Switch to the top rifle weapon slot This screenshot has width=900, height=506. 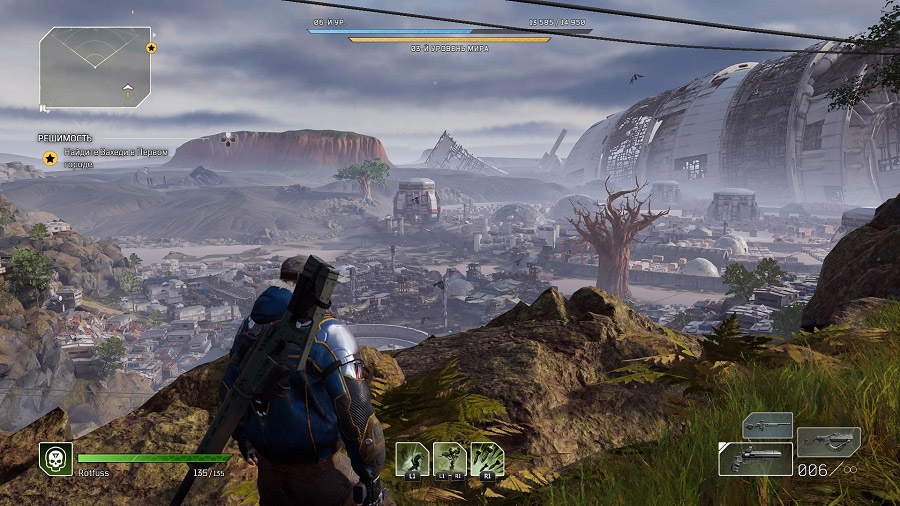(x=767, y=425)
